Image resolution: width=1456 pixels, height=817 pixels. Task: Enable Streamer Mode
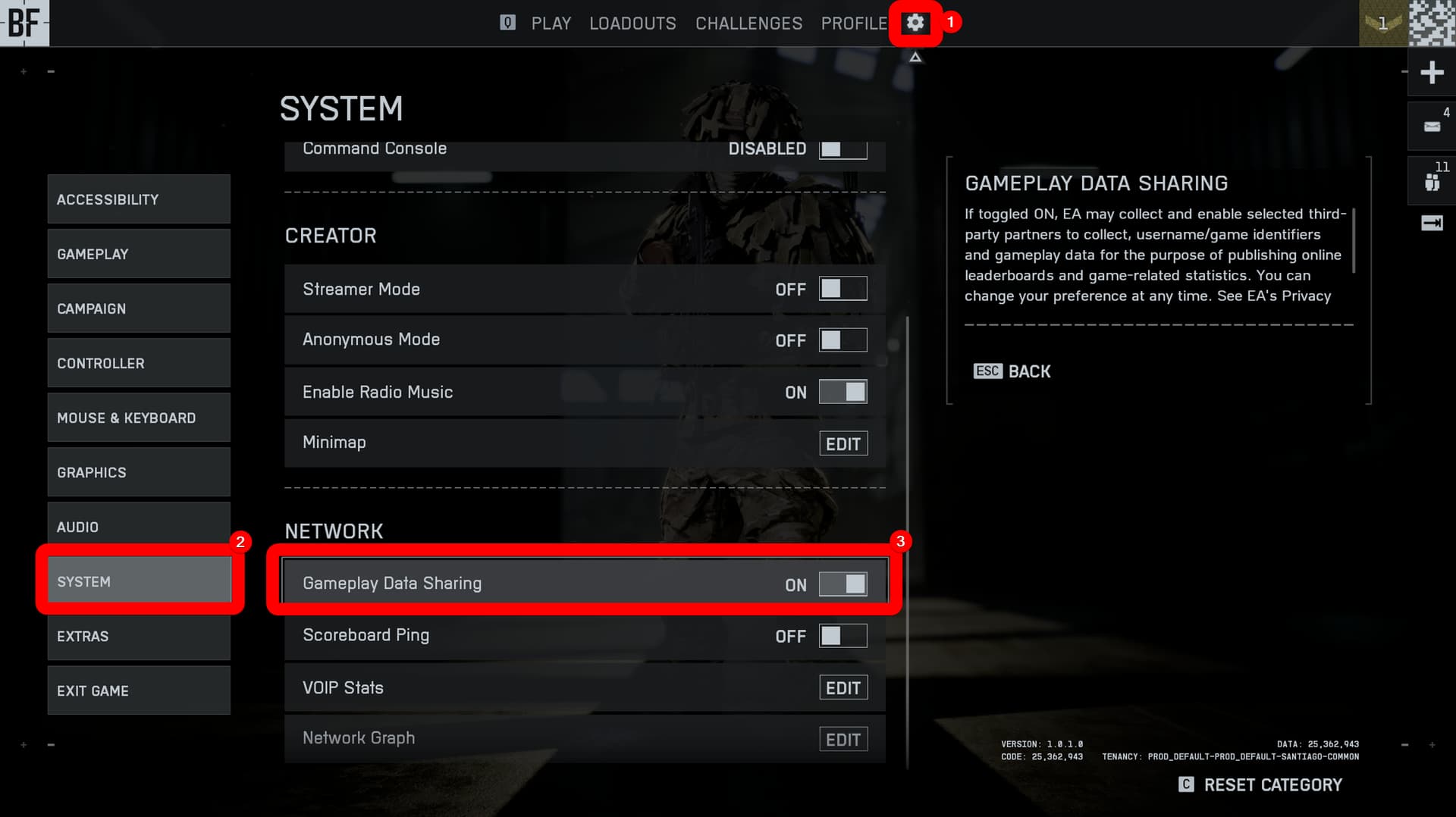[x=843, y=288]
